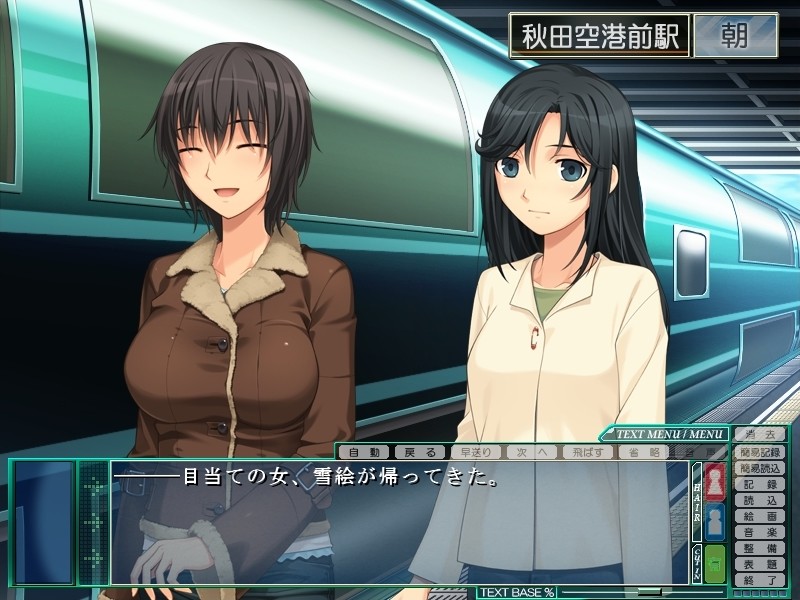This screenshot has width=800, height=600.
Task: Select the blue silhouette hair icon
Action: click(x=715, y=522)
